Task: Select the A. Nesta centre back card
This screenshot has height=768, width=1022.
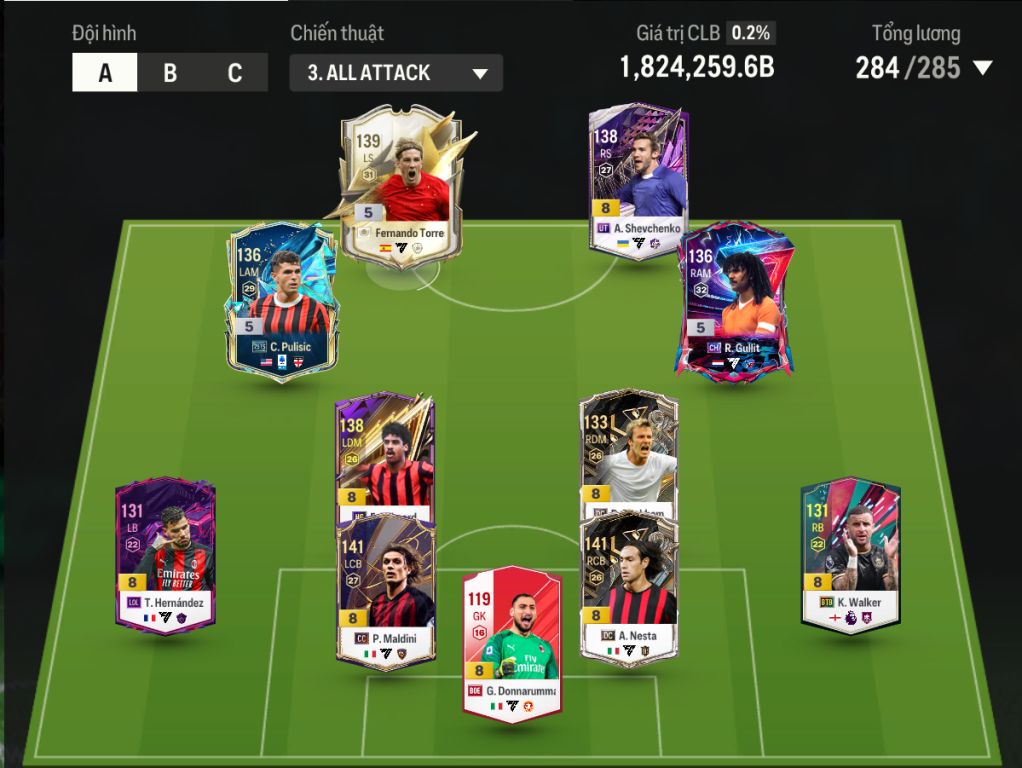Action: [629, 592]
